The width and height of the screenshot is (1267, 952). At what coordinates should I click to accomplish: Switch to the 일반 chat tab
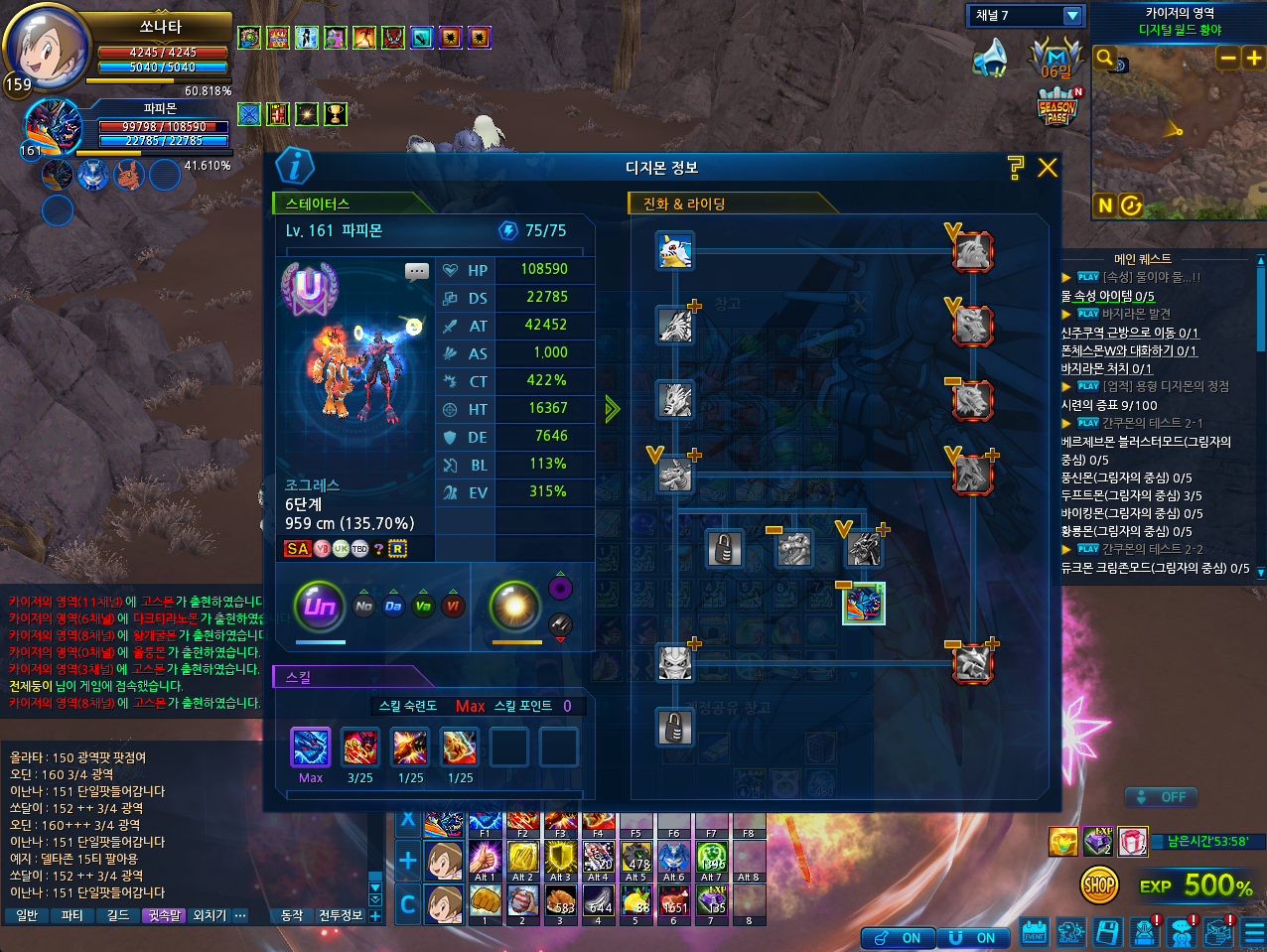click(27, 915)
